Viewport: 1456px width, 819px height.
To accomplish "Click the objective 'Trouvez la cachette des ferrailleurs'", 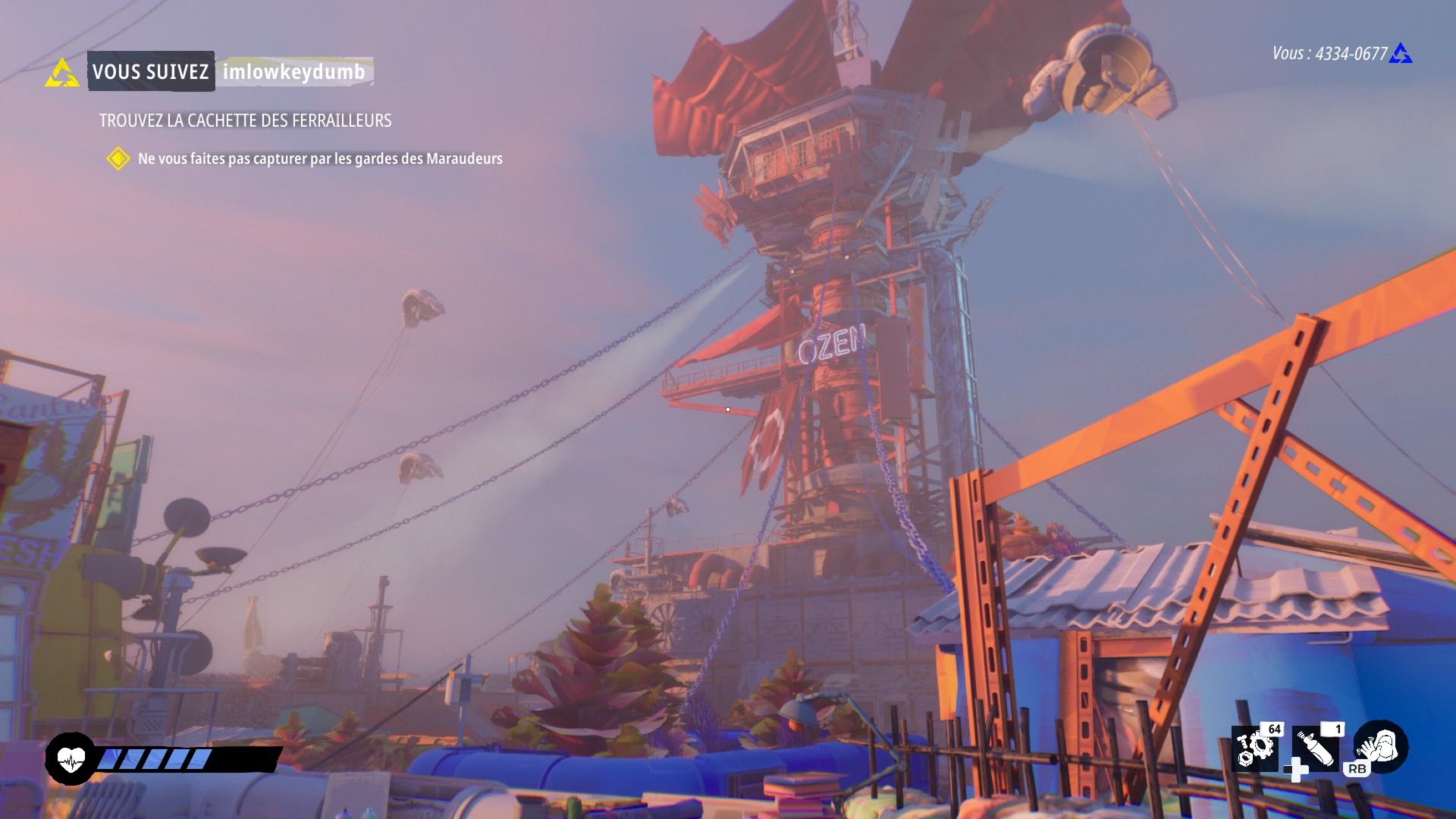I will point(245,121).
